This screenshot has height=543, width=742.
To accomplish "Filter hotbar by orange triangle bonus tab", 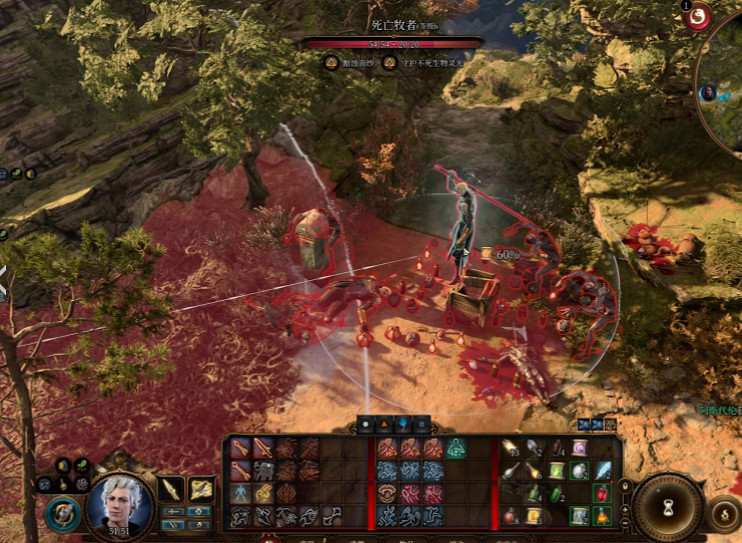I will click(385, 424).
